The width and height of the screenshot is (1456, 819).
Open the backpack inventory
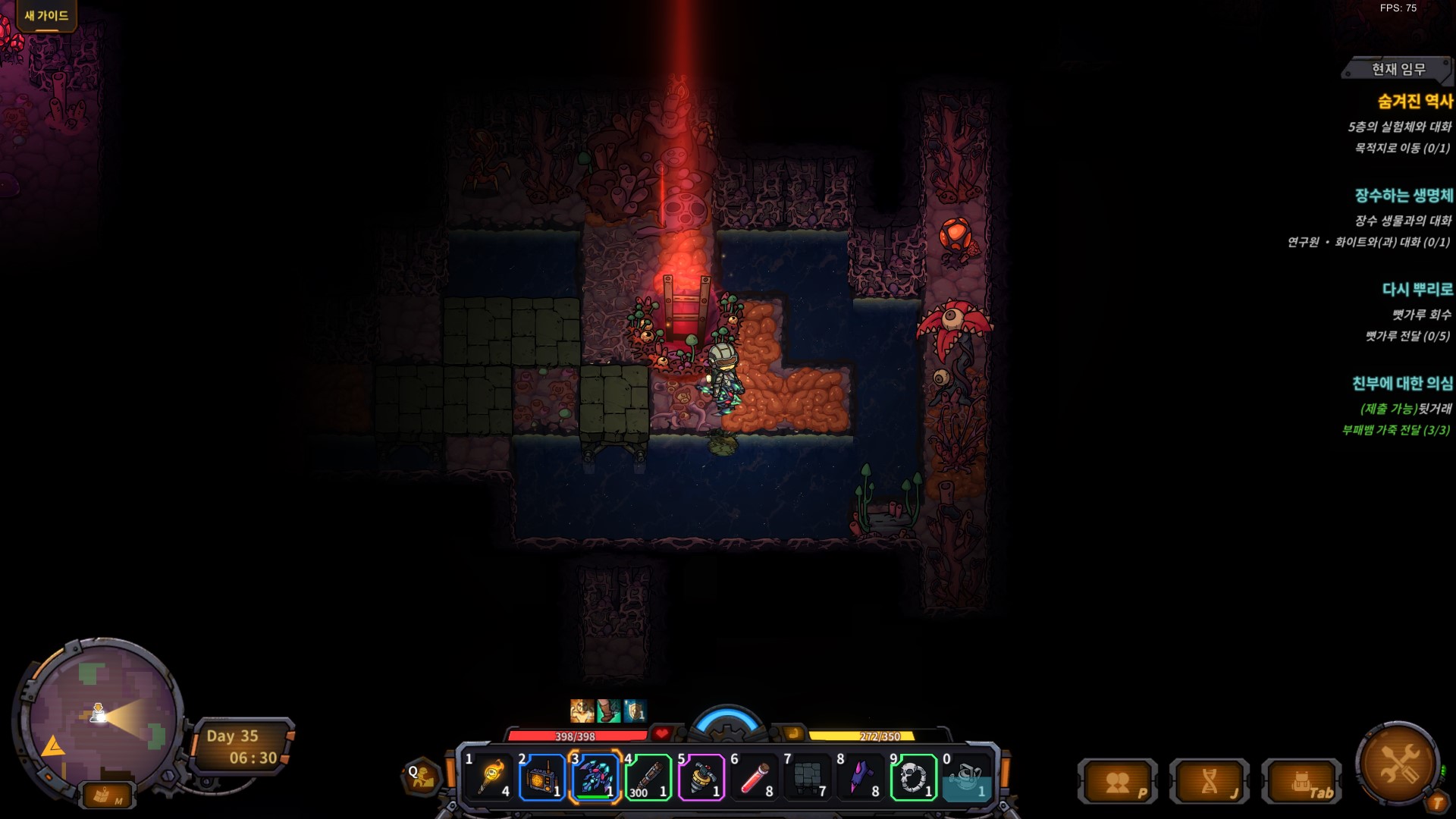click(1302, 782)
